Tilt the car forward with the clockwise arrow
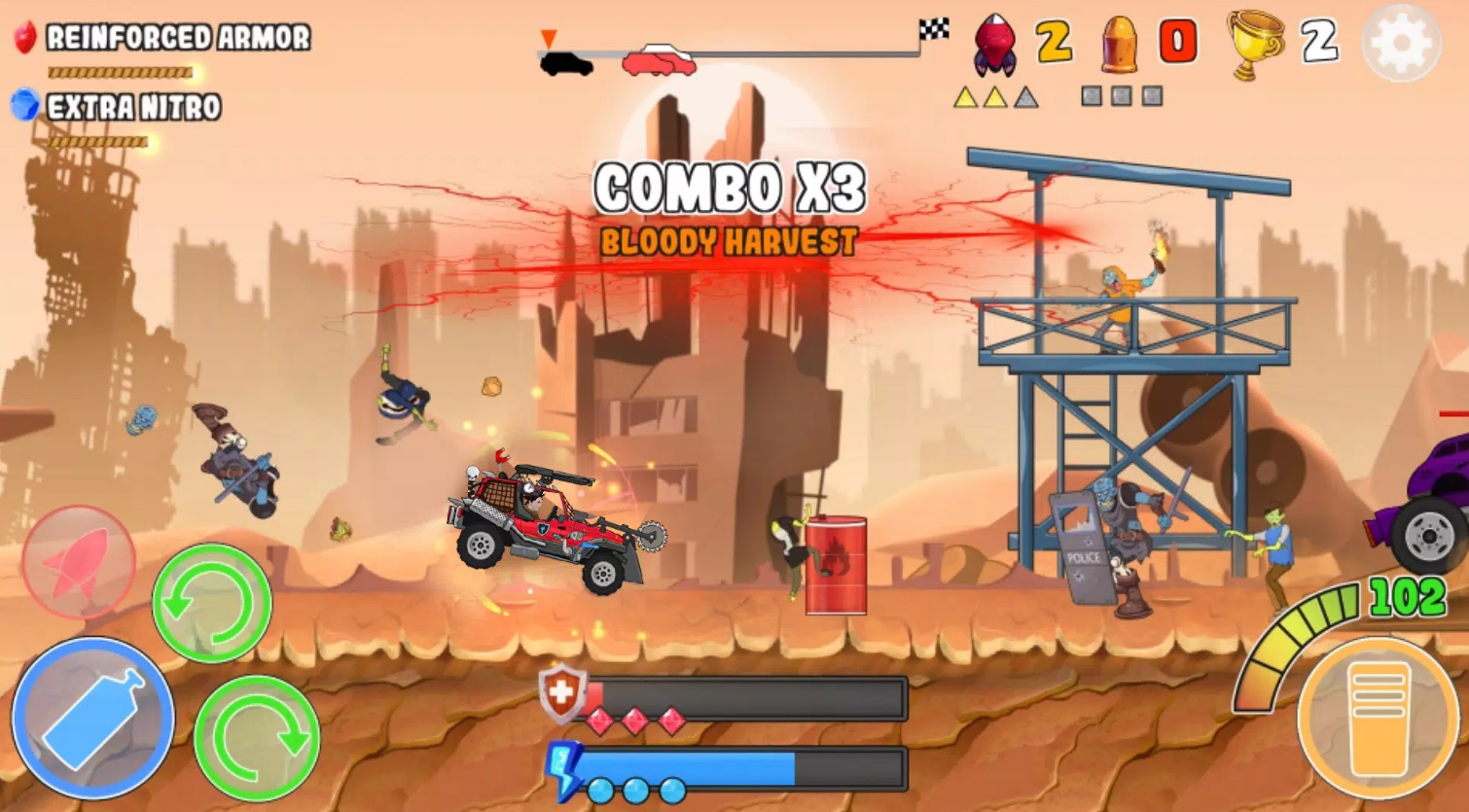 tap(257, 738)
